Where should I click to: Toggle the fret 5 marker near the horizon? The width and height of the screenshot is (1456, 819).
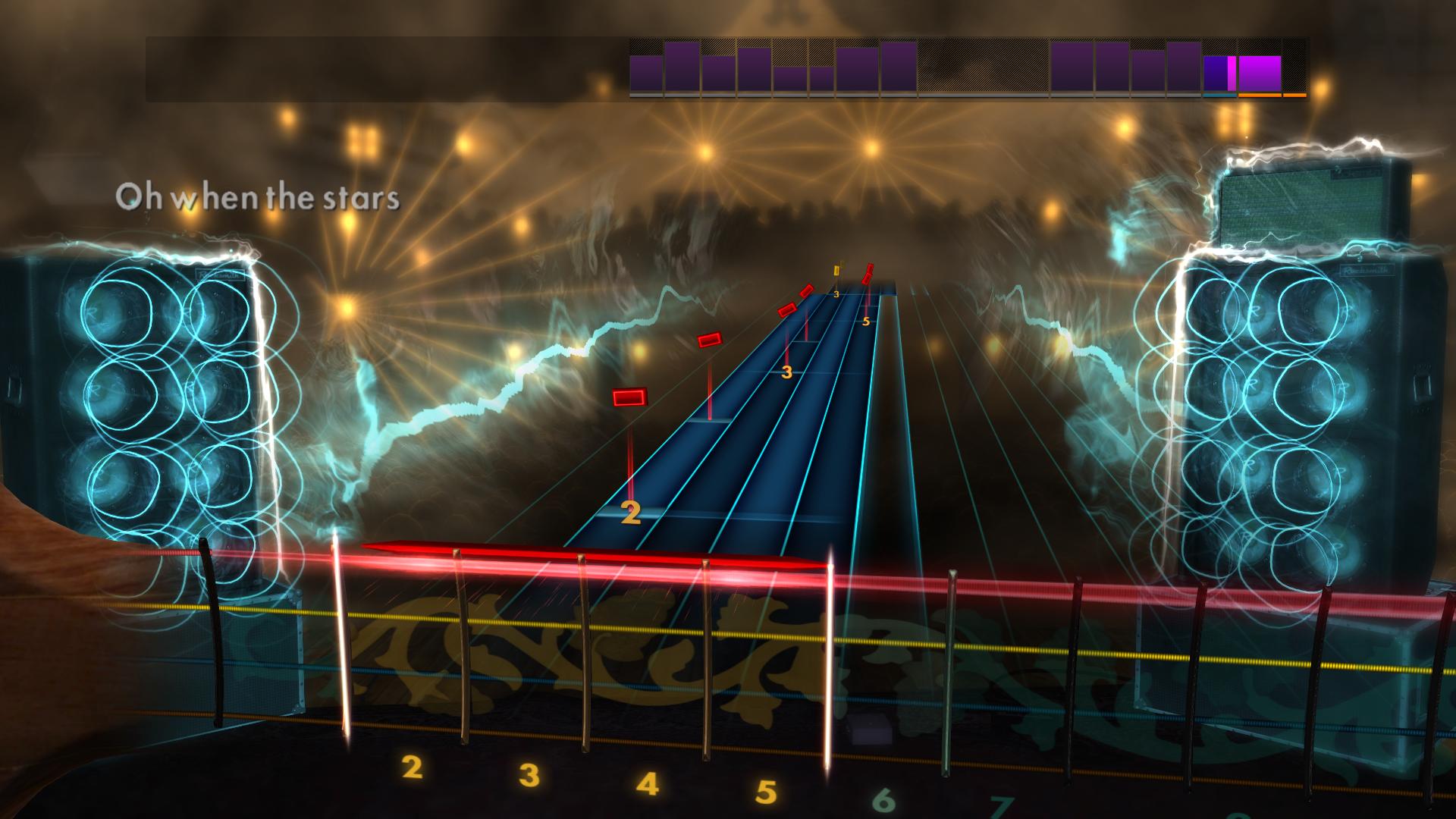(x=865, y=322)
